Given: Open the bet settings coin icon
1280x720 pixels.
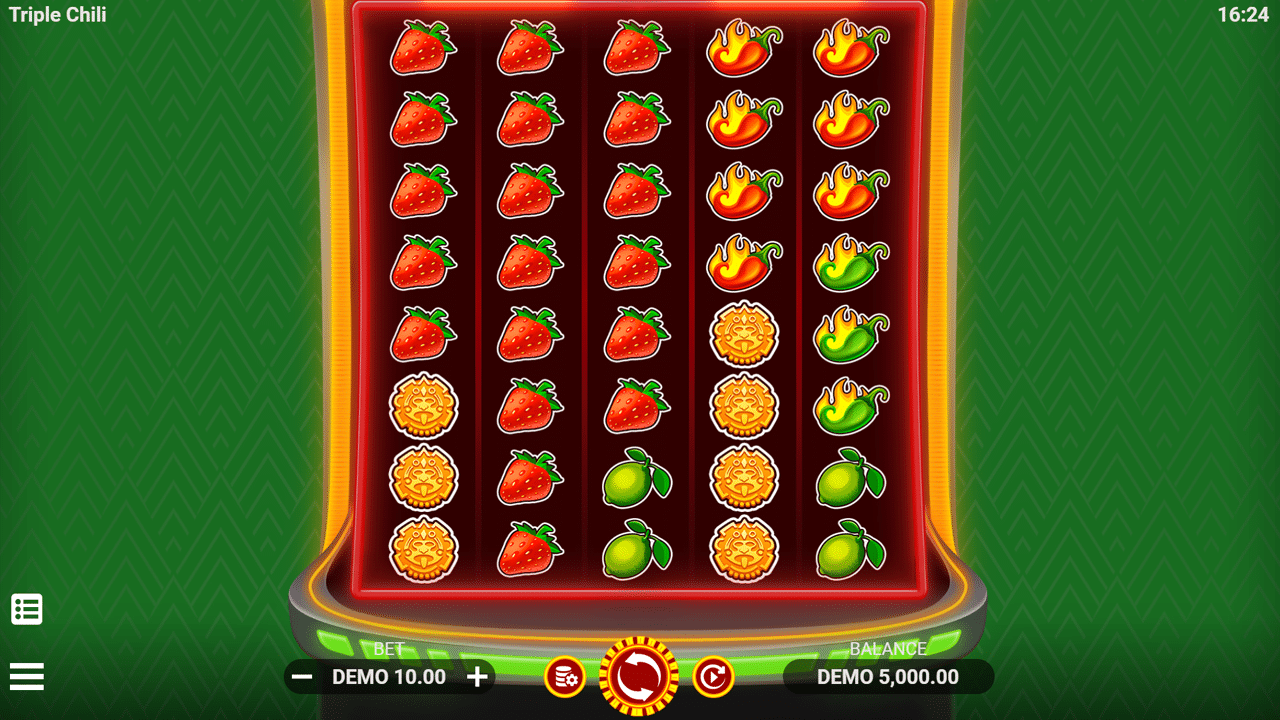Looking at the screenshot, I should (x=566, y=677).
